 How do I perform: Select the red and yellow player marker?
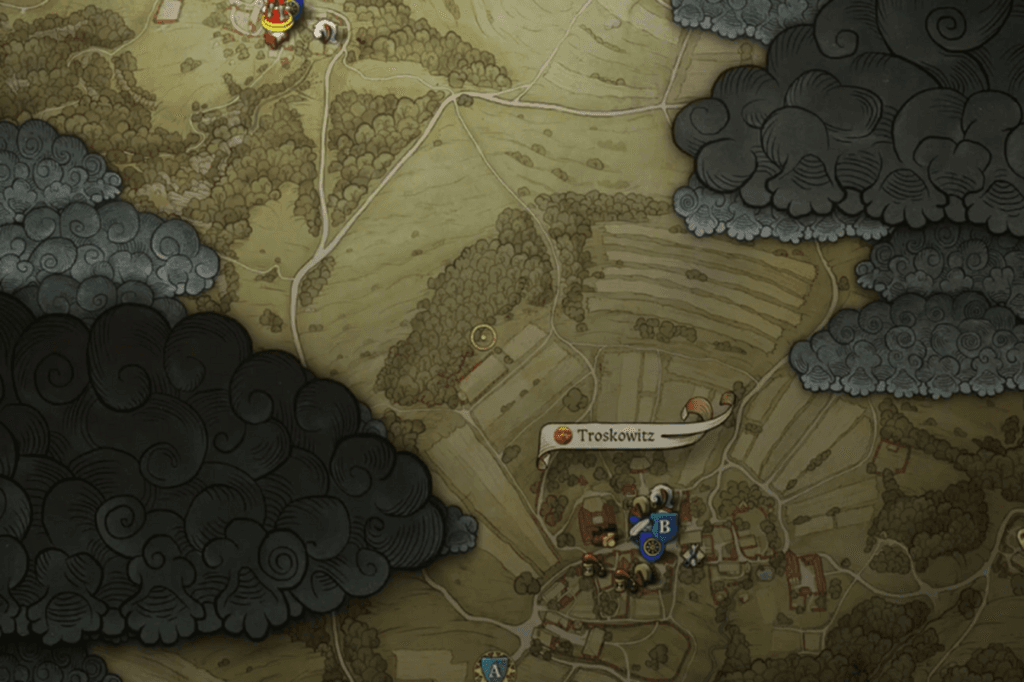(x=275, y=22)
